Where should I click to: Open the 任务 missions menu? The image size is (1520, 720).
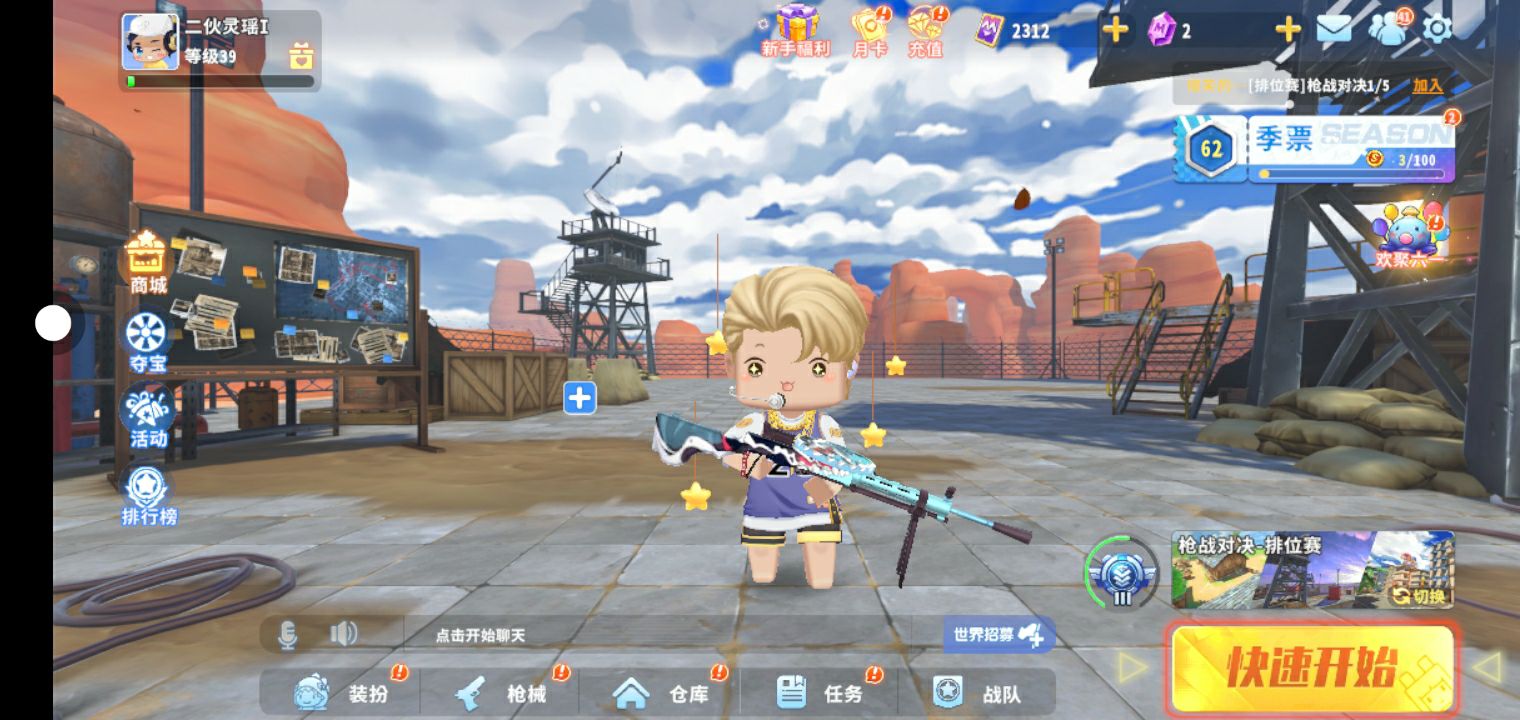[x=820, y=692]
